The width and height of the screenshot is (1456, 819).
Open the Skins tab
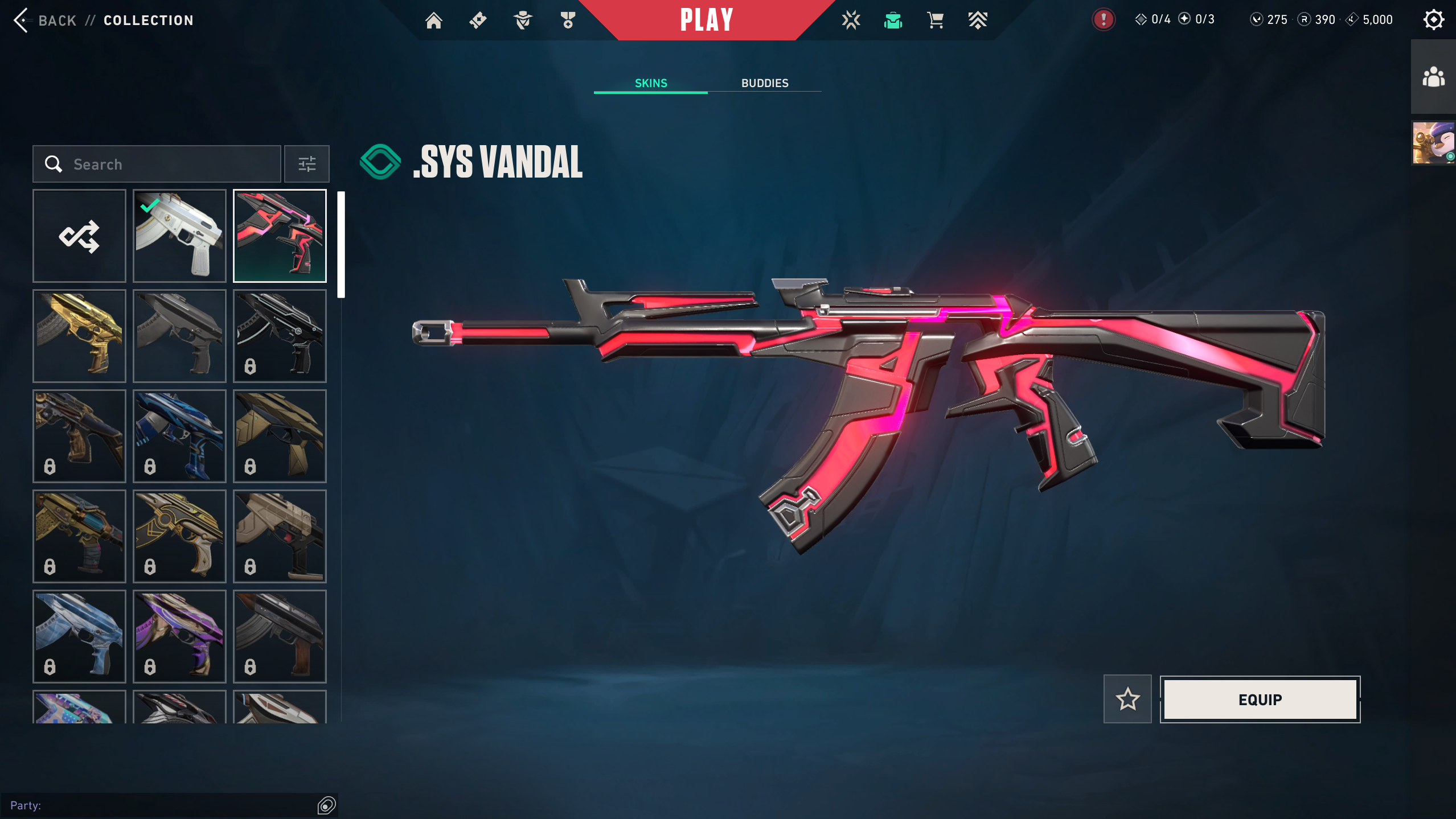click(650, 83)
